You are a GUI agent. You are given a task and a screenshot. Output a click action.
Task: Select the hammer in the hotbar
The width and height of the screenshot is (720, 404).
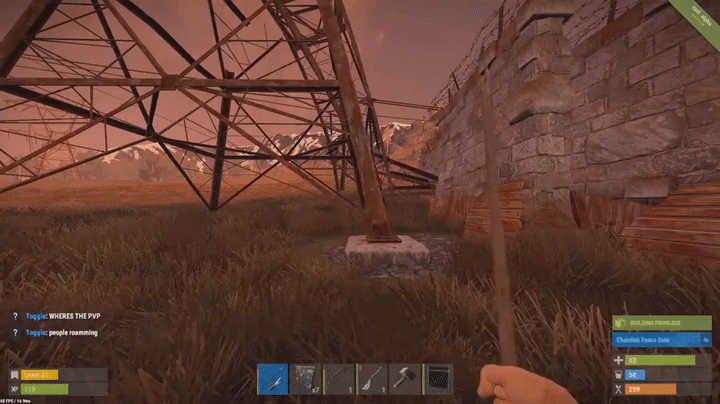[x=404, y=379]
